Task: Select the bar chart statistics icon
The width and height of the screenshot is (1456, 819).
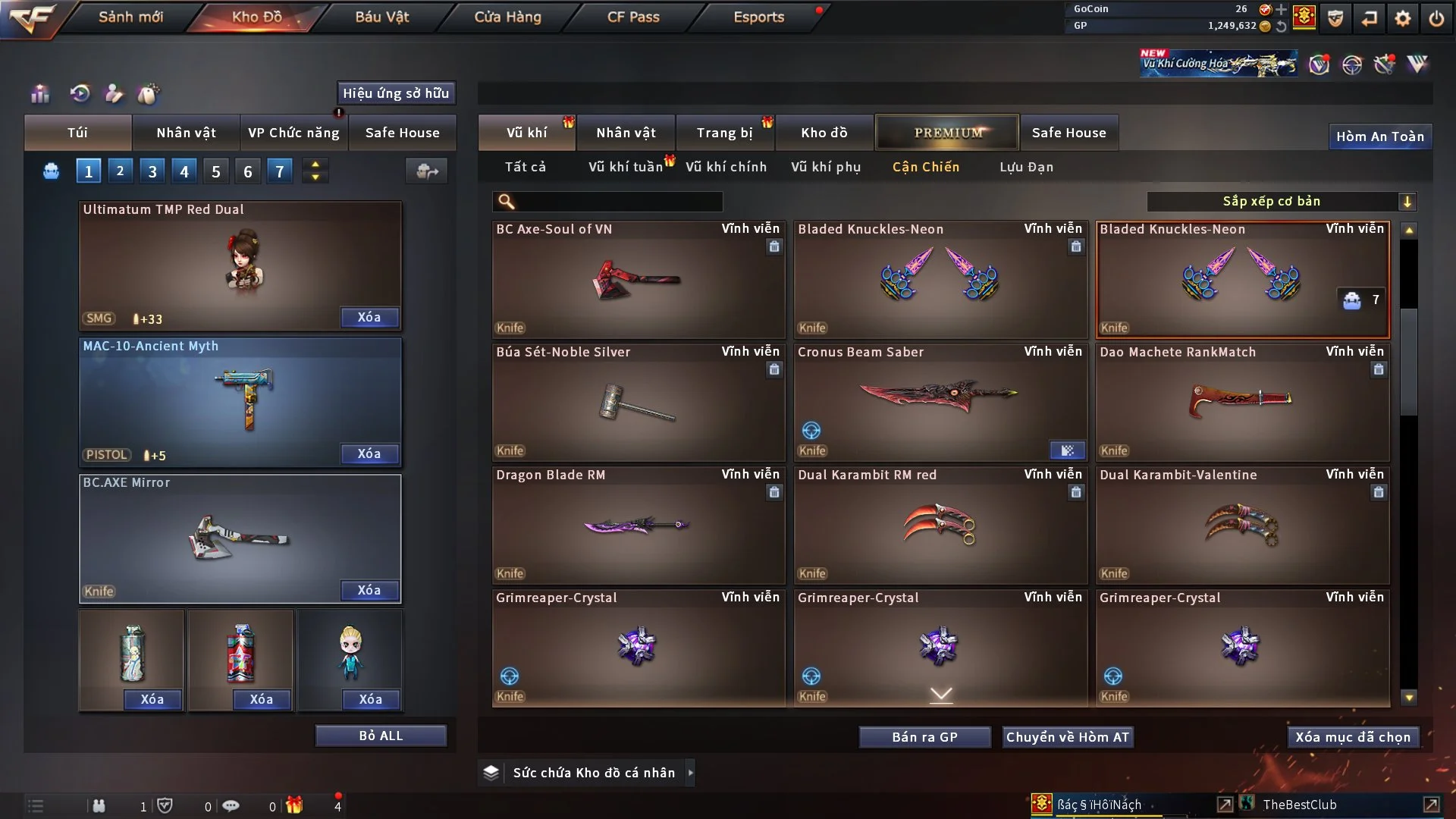Action: pyautogui.click(x=39, y=93)
